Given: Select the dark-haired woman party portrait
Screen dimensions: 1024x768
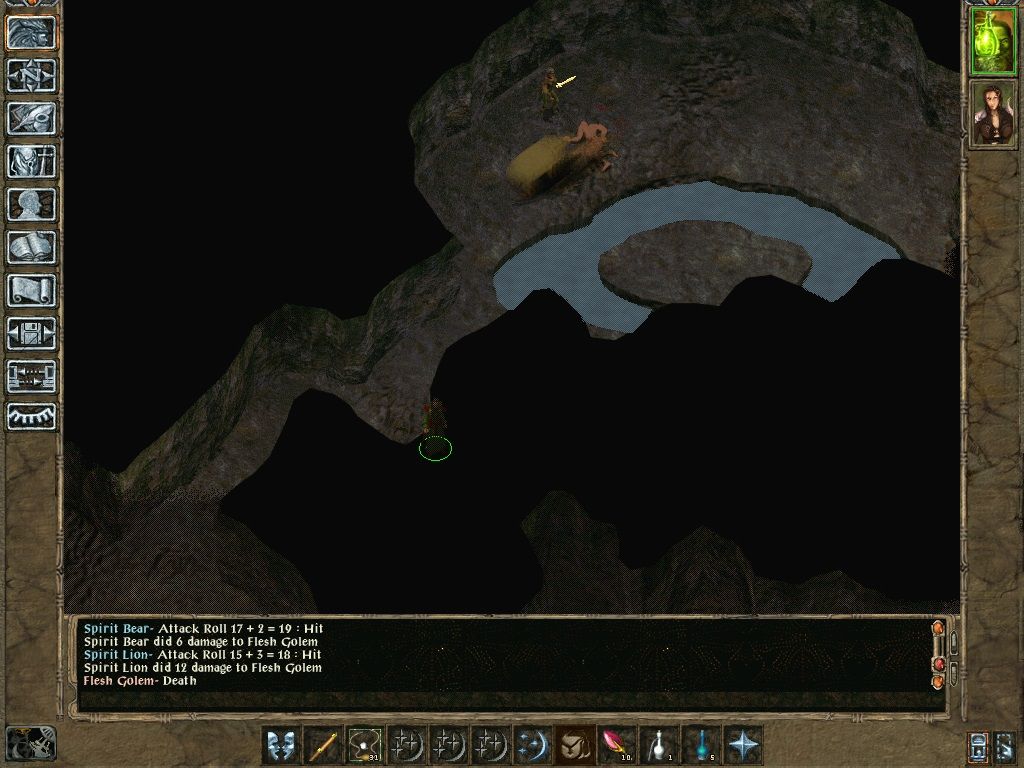Looking at the screenshot, I should tap(993, 114).
